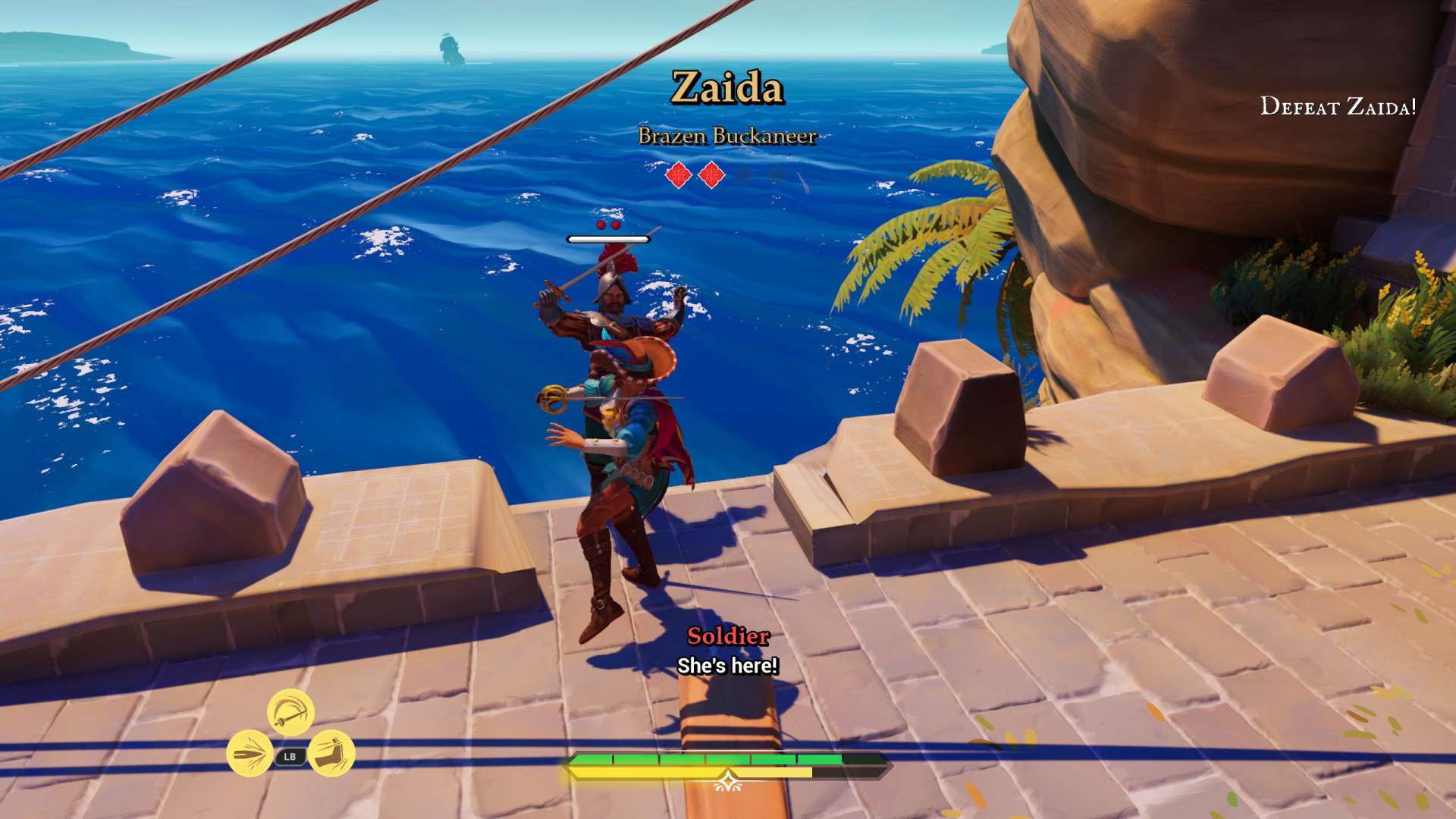
Task: Activate the sword slash ability icon
Action: coord(290,713)
